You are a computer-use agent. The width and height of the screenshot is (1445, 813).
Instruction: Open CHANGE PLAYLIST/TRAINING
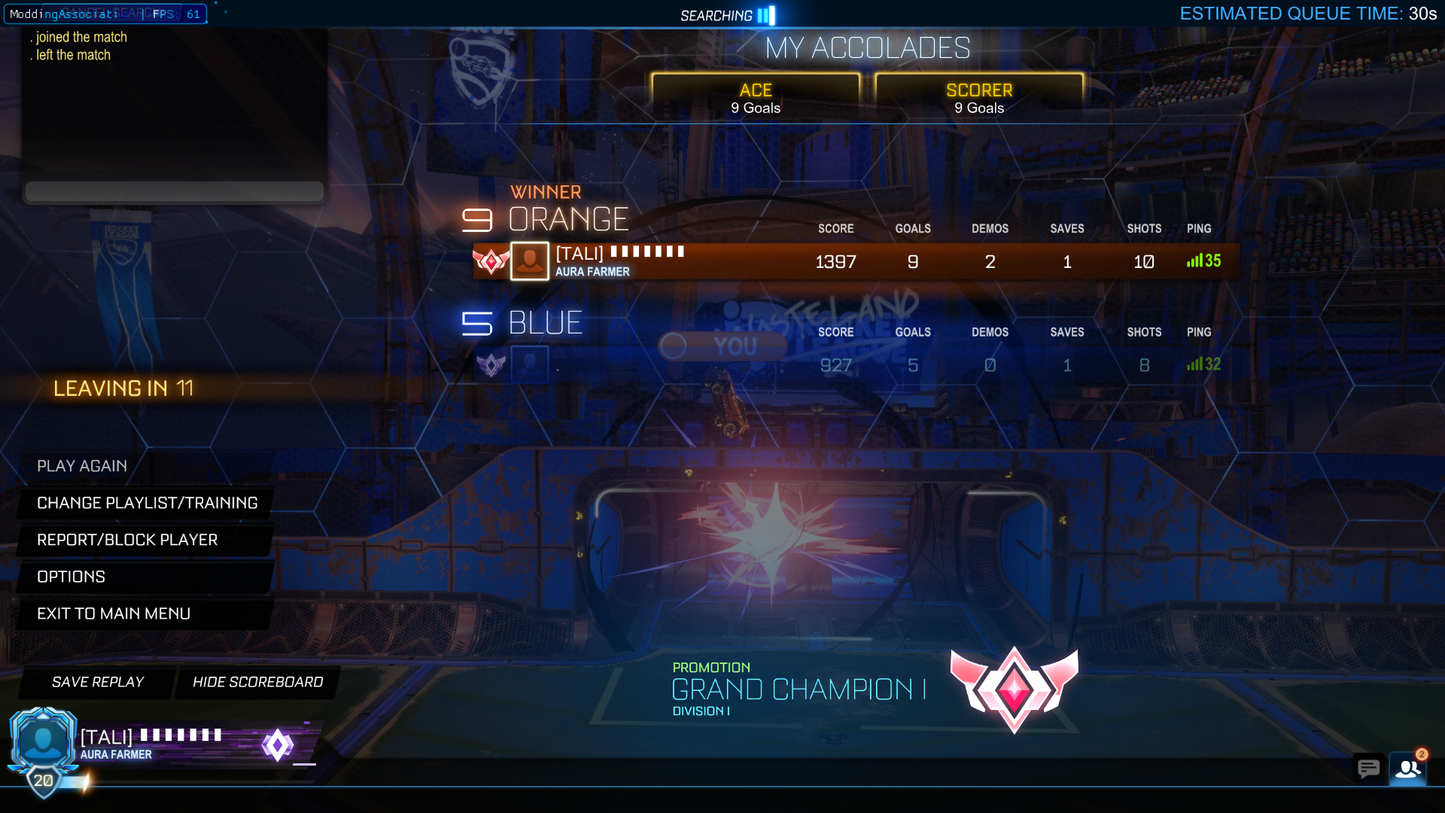pos(145,503)
